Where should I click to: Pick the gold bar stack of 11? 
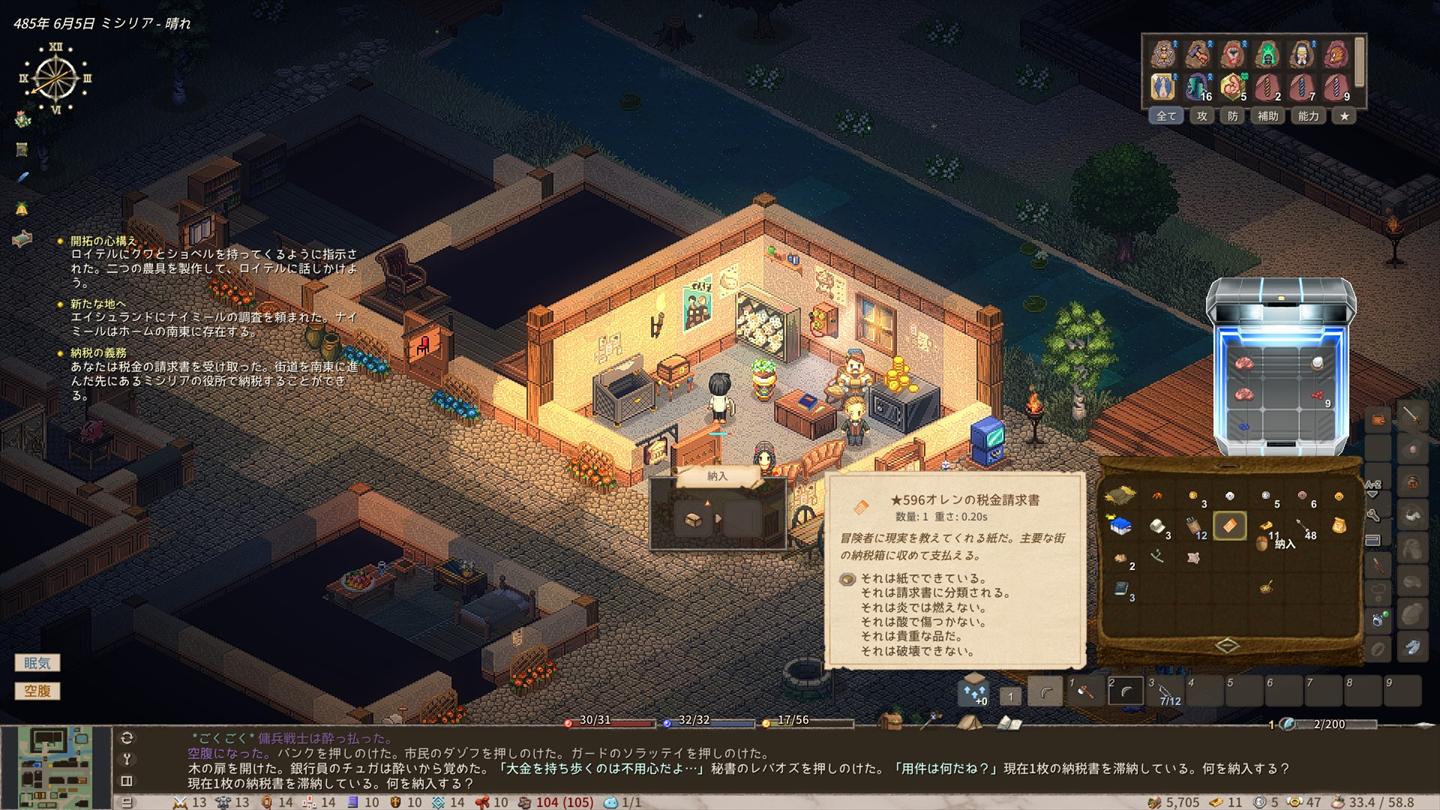pos(1266,526)
